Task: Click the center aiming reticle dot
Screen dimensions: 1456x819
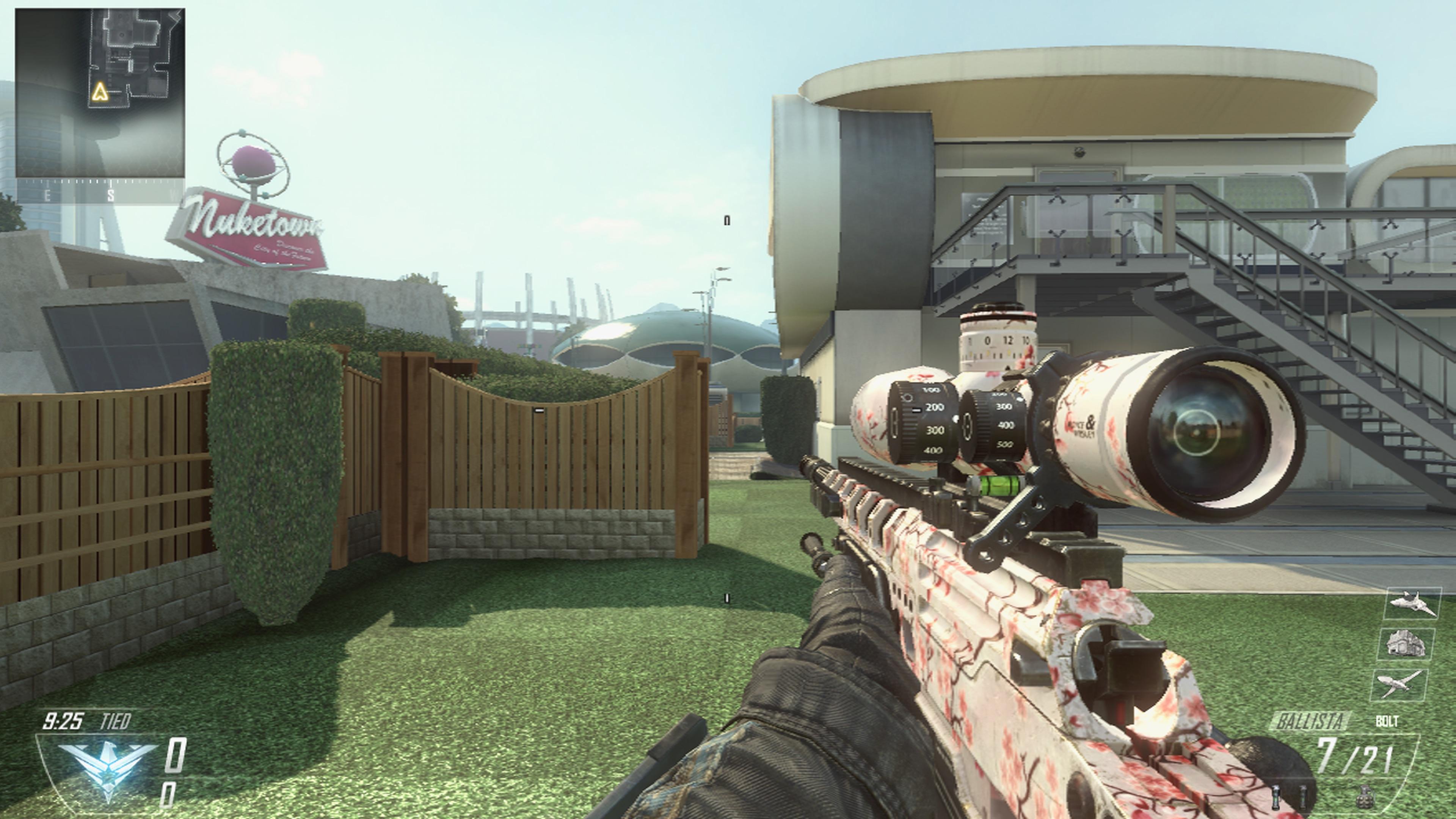Action: point(728,409)
